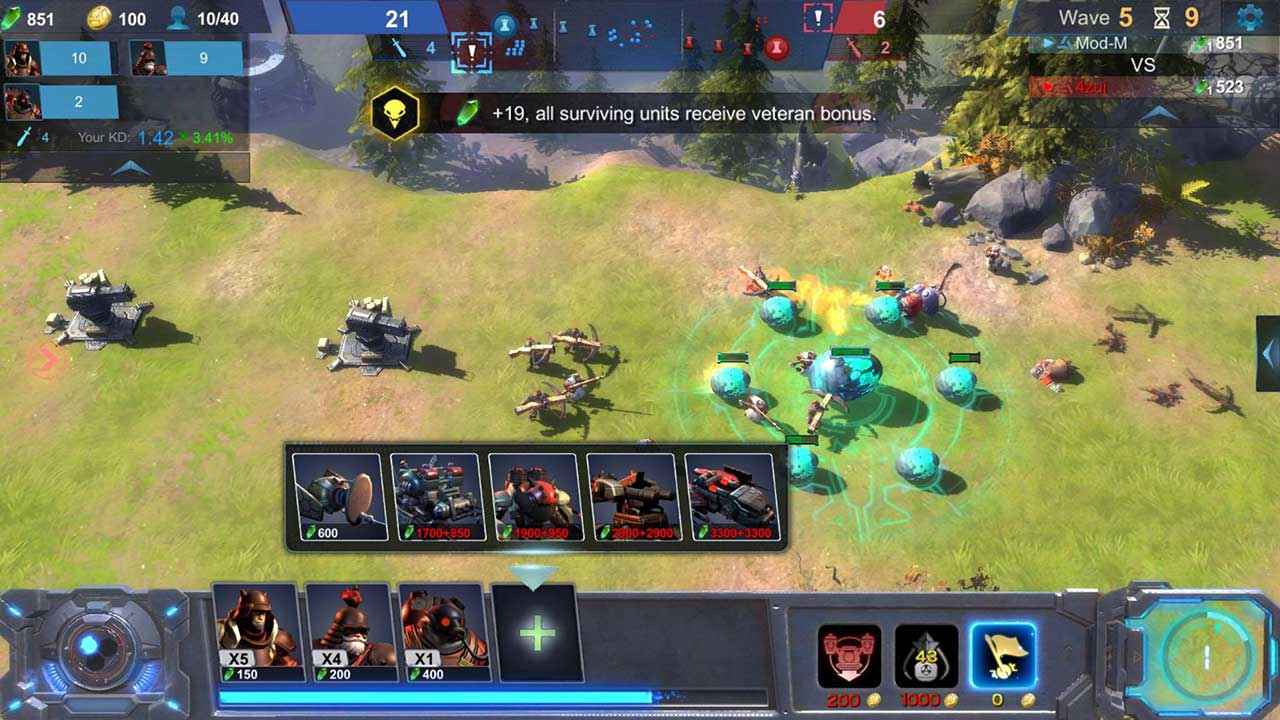Collapse the unit stats panel arrow
This screenshot has width=1280, height=720.
click(x=130, y=168)
